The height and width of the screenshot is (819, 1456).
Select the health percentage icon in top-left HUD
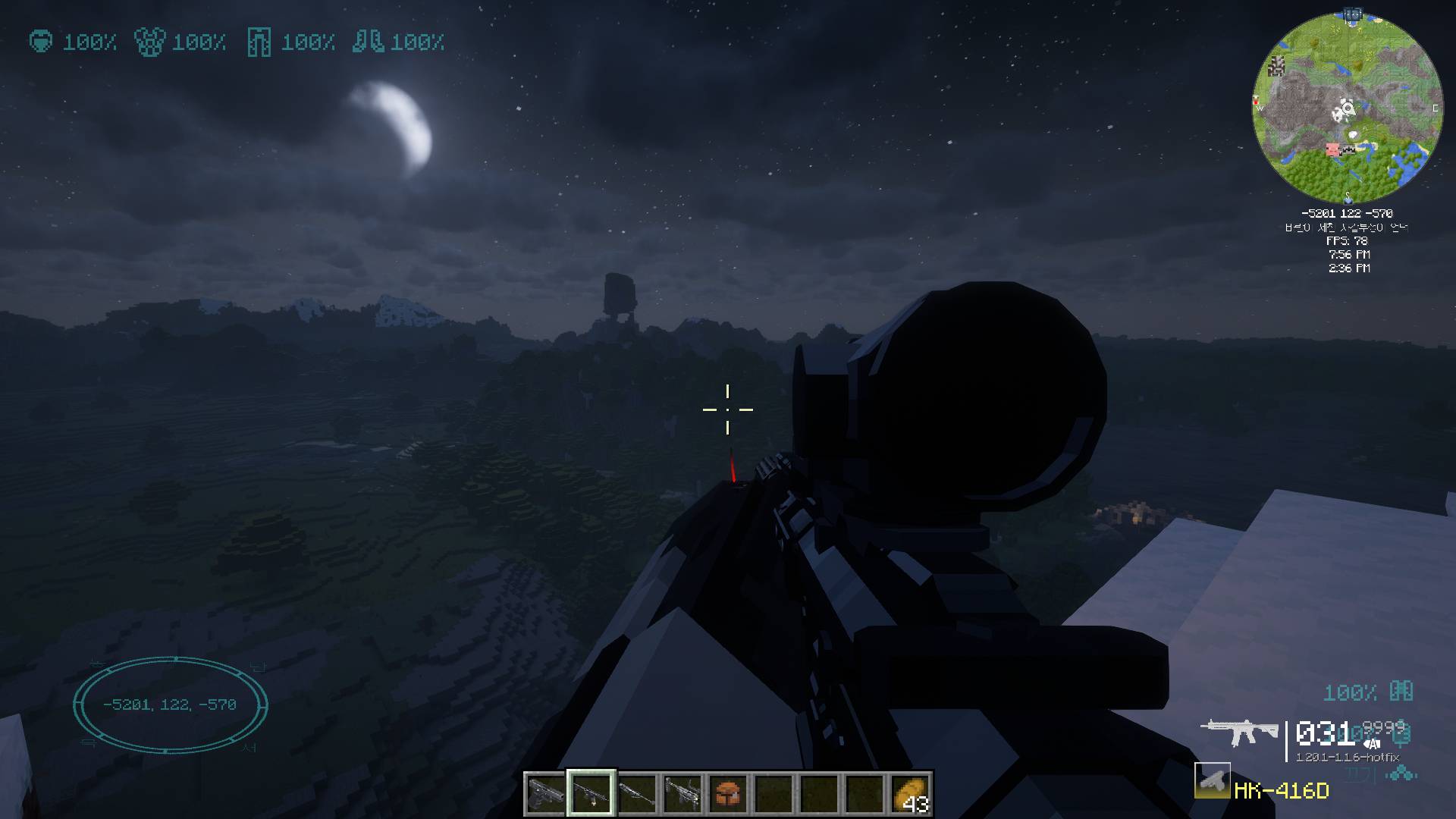point(42,43)
